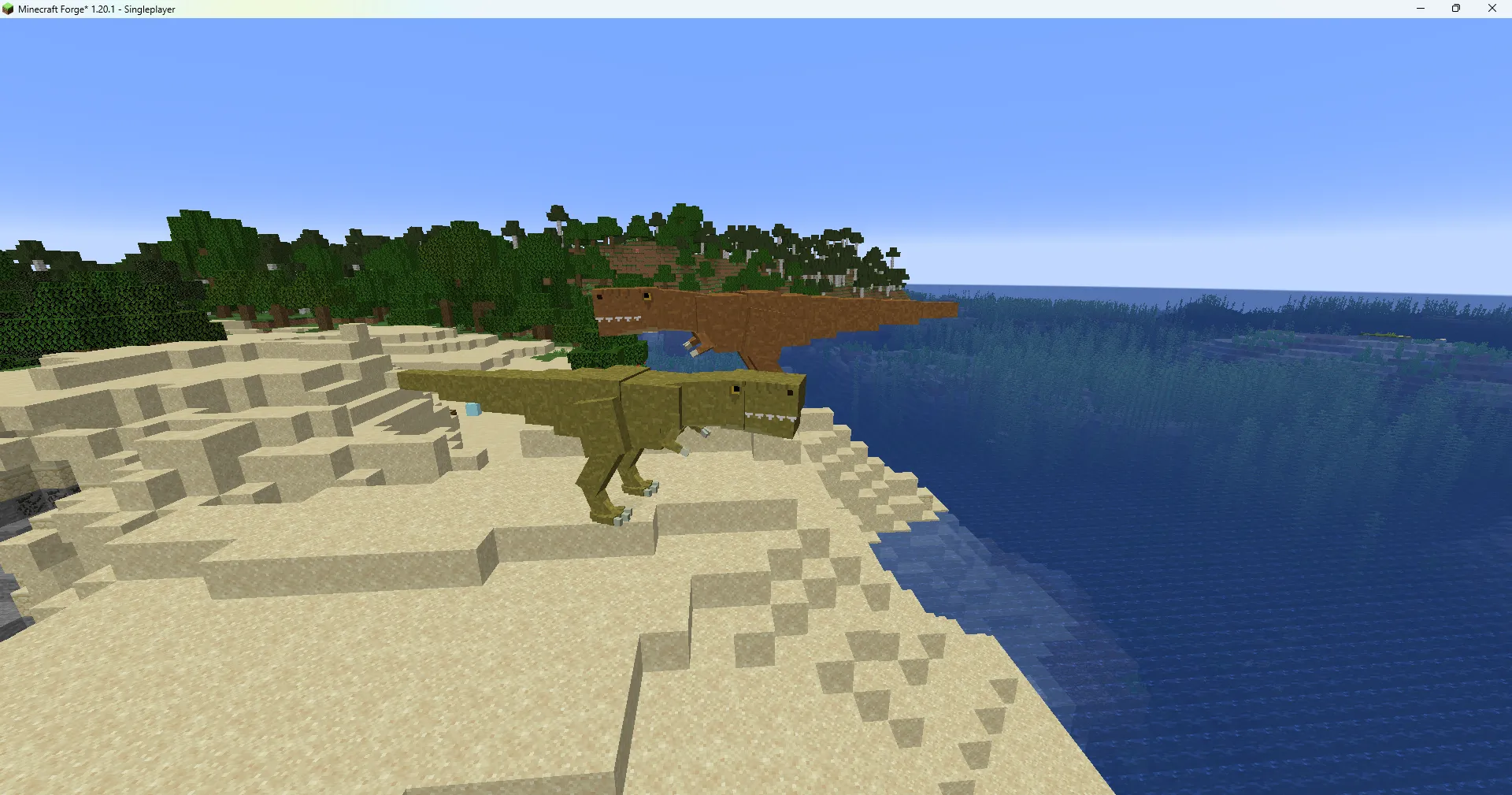Viewport: 1512px width, 795px height.
Task: Close the Minecraft window
Action: click(1492, 9)
